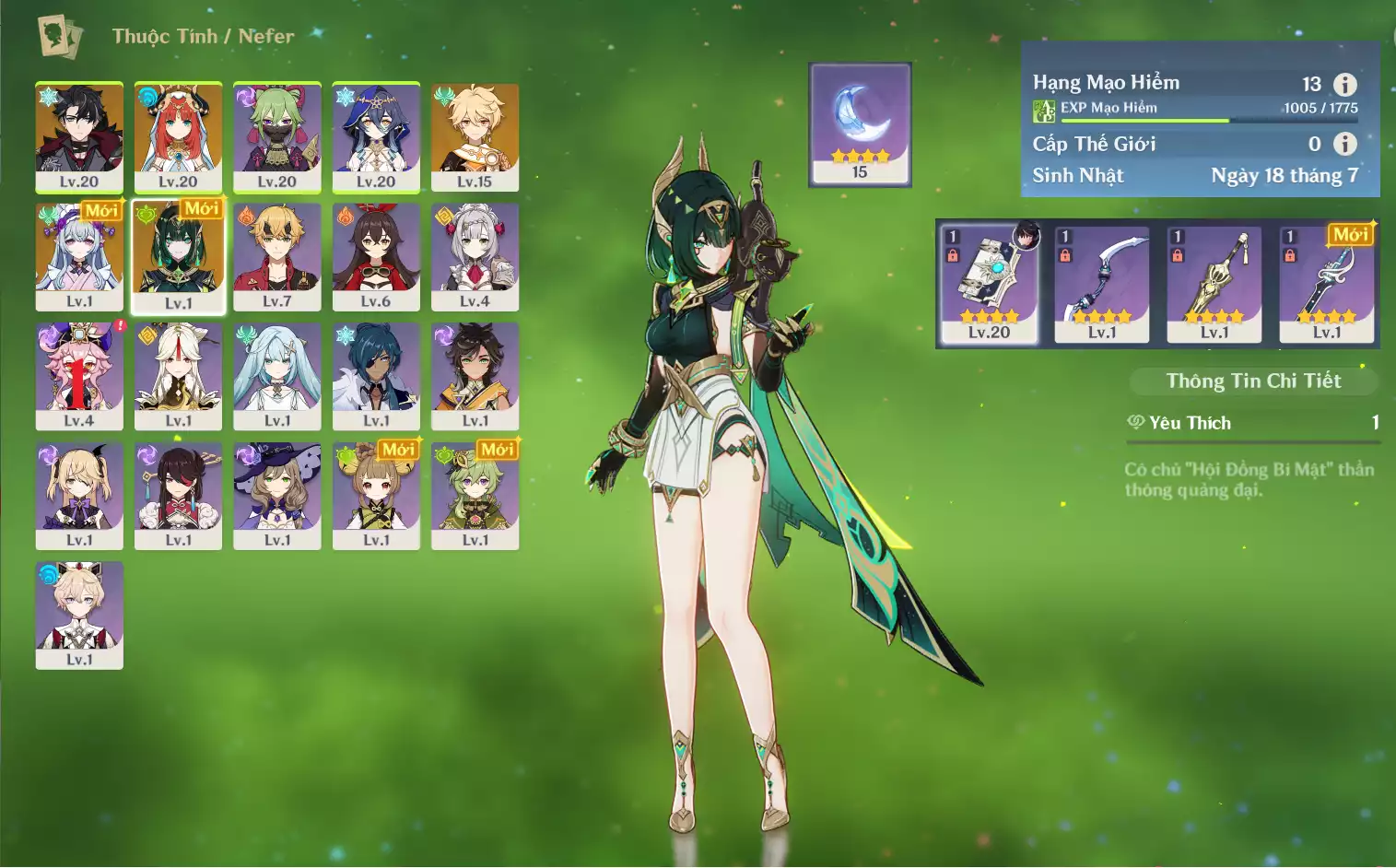Select the Wriothesley Lv.20 character card
The image size is (1396, 868).
[79, 136]
